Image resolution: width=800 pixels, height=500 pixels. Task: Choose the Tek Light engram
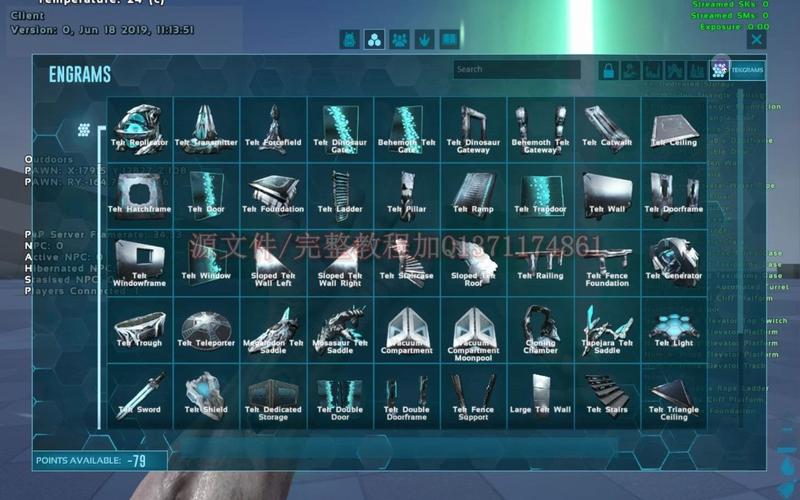(674, 329)
